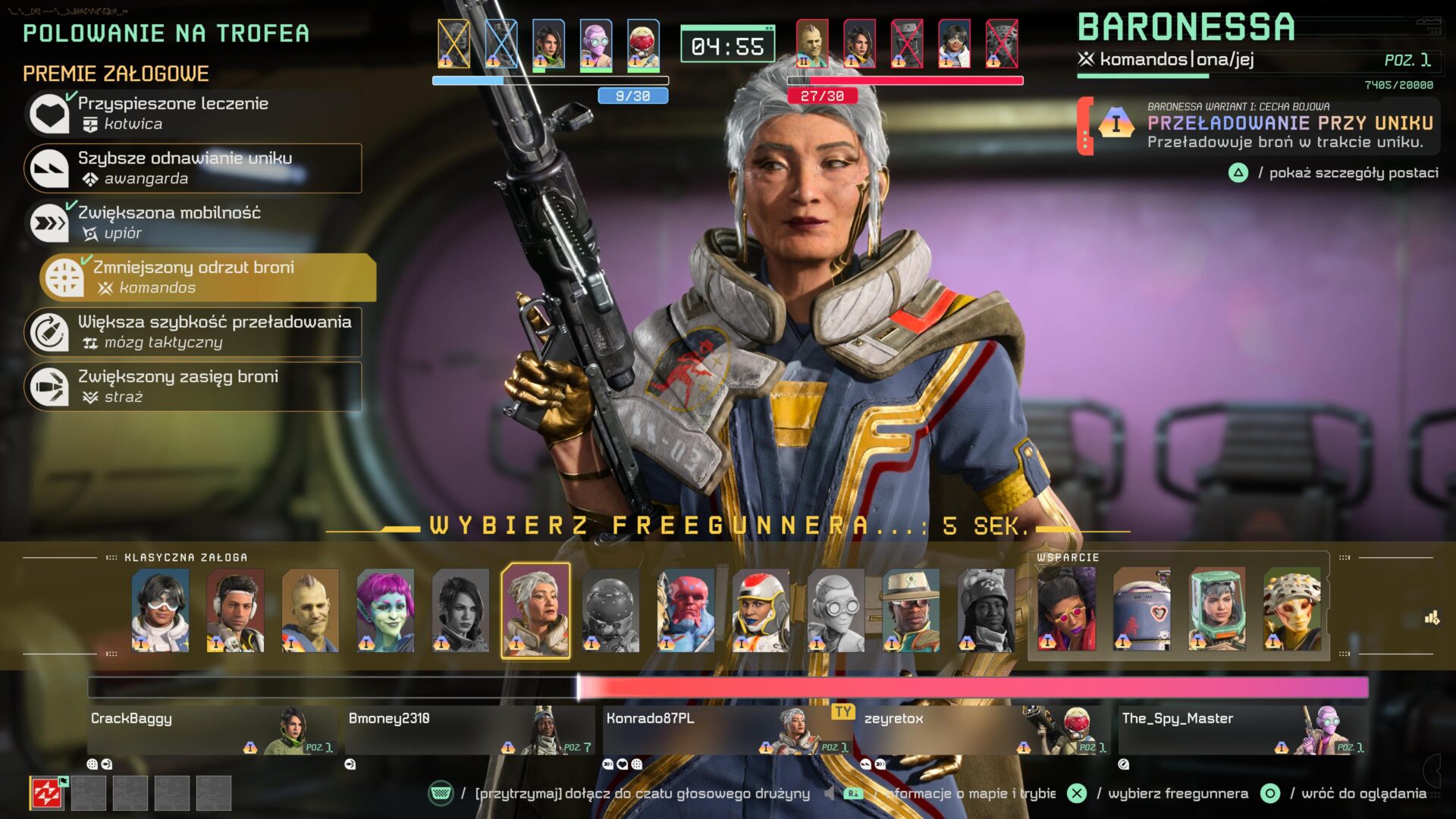Choose the Szybsze odnawianie uniku bonus row
Image resolution: width=1456 pixels, height=819 pixels.
193,168
